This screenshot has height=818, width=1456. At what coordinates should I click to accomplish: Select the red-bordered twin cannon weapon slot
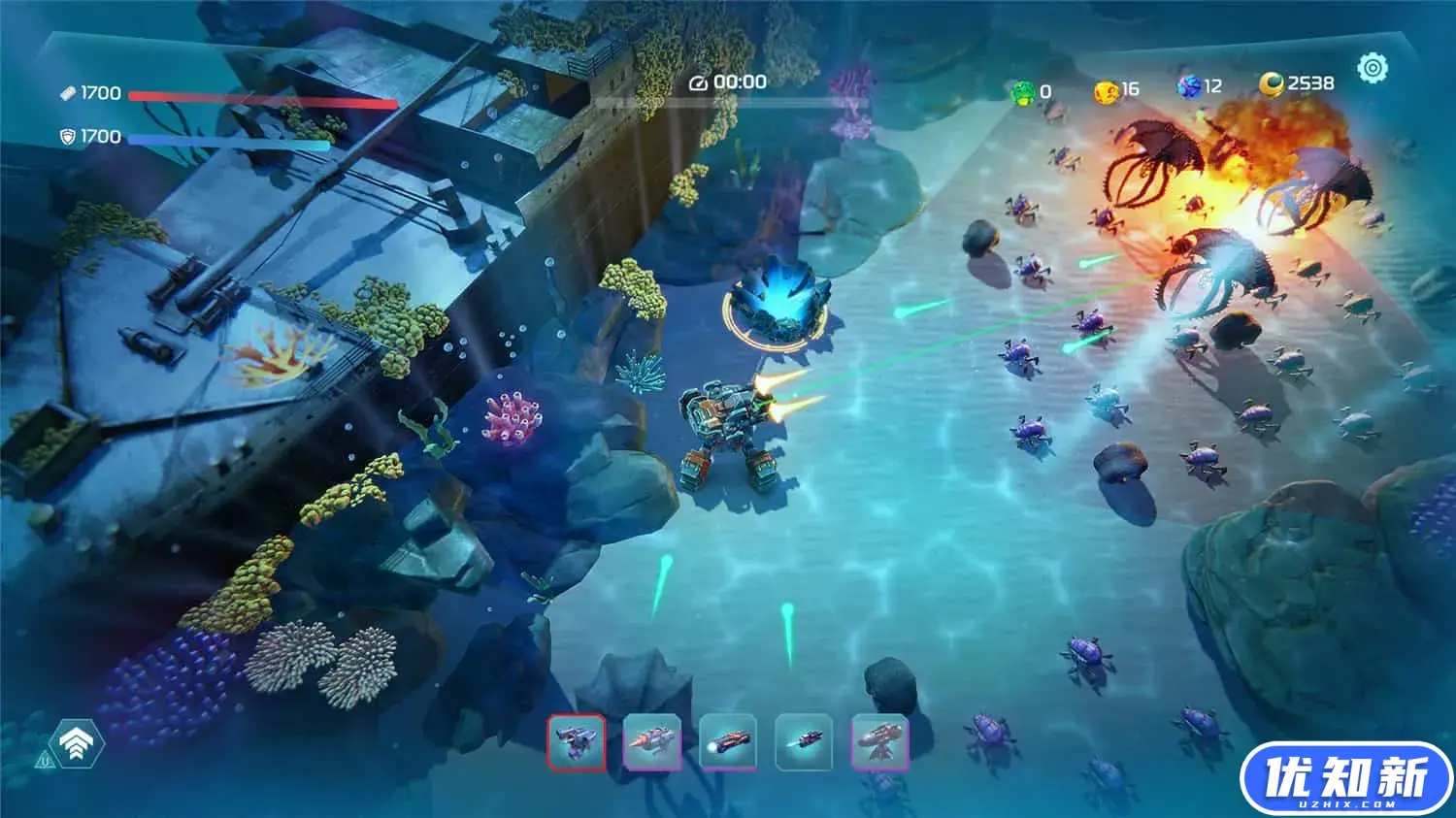pos(577,742)
